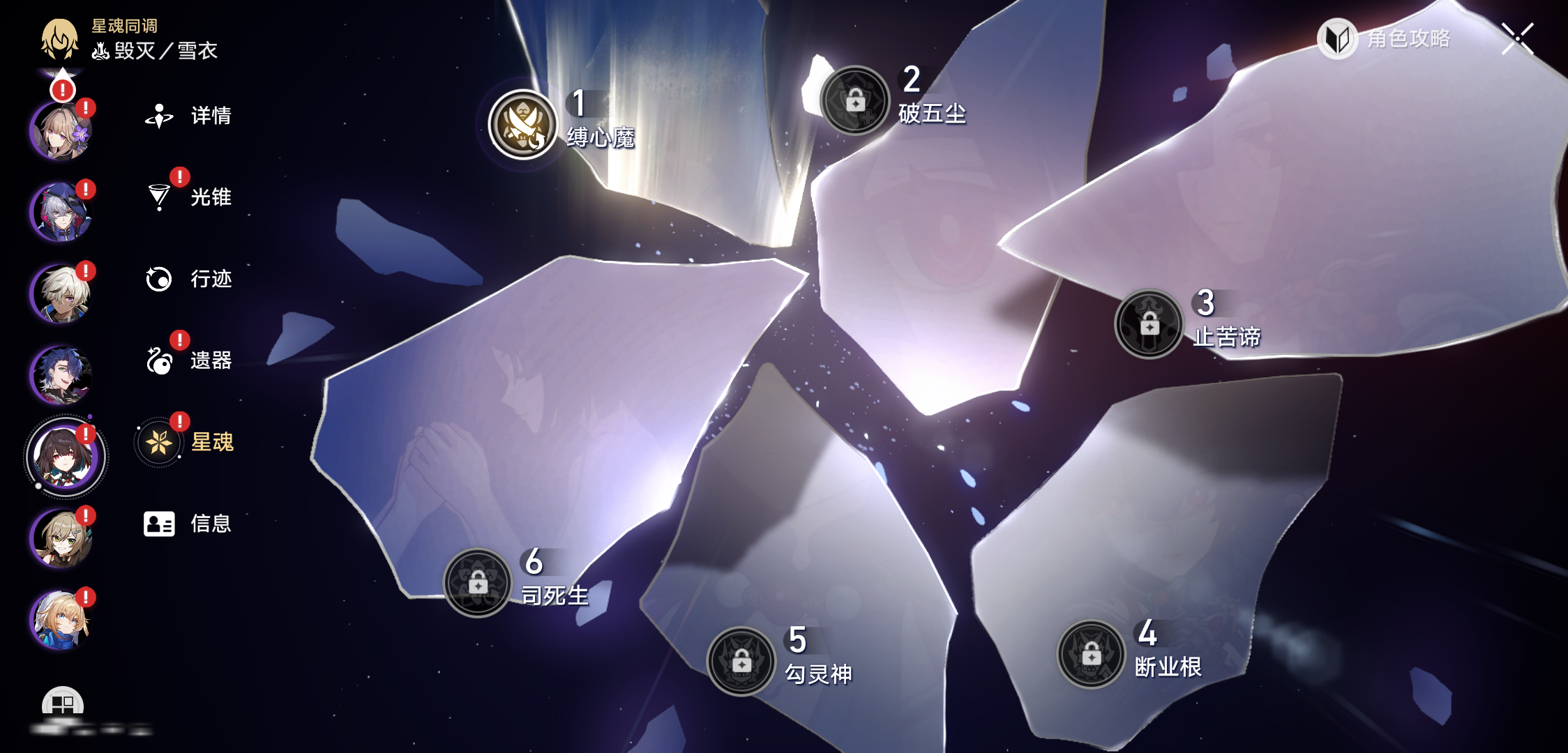
Task: Open the 详情 details tab
Action: 188,116
